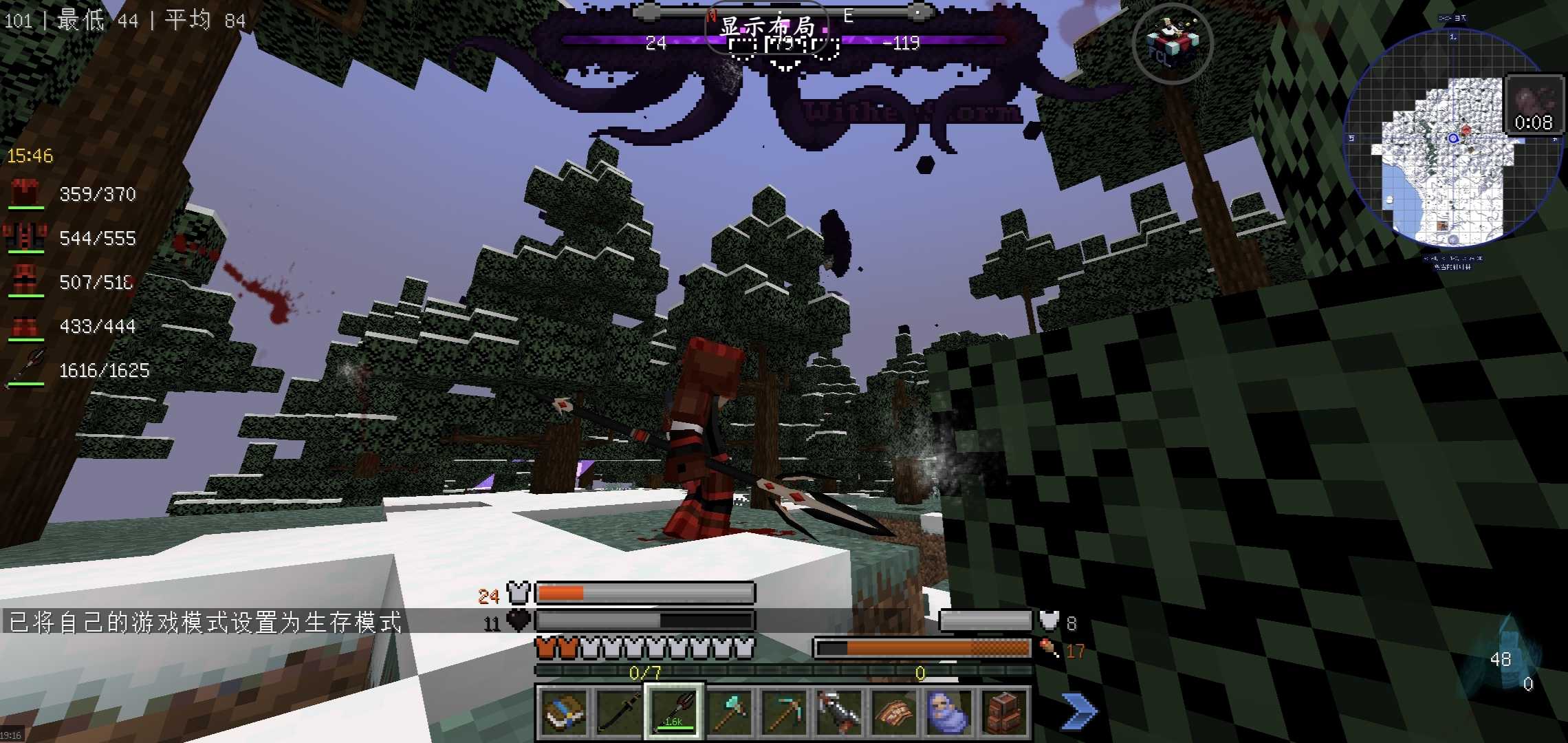Click the leggings durability icon
Image resolution: width=1568 pixels, height=743 pixels.
click(25, 281)
